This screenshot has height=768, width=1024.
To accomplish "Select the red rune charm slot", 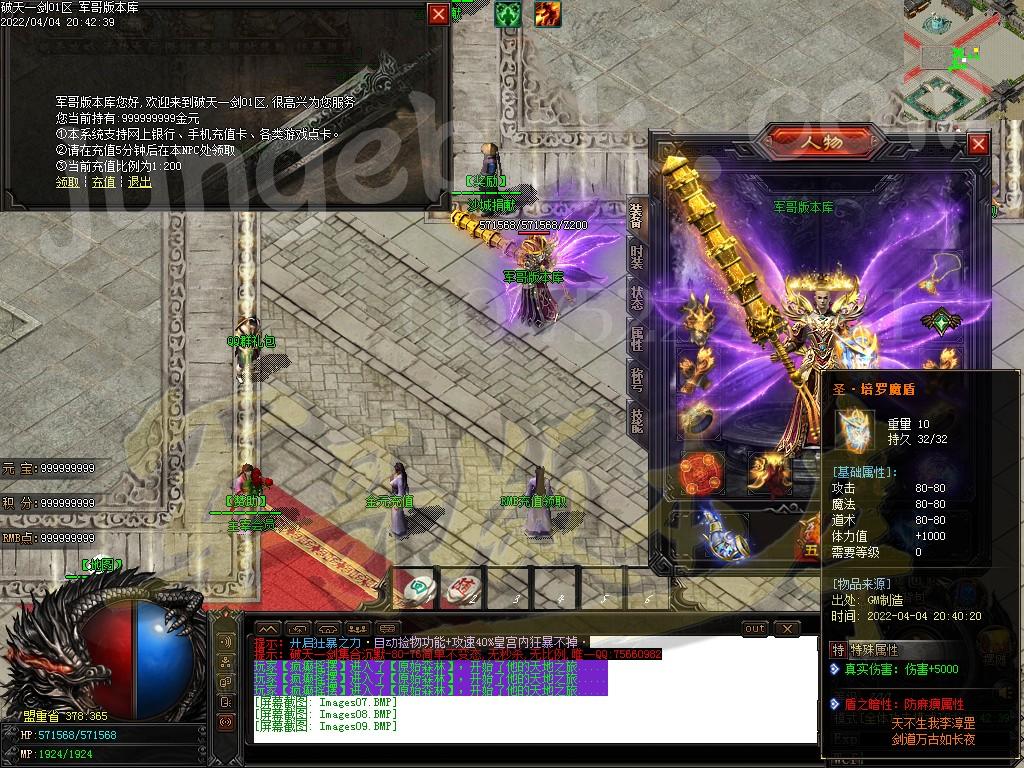I will (x=701, y=473).
